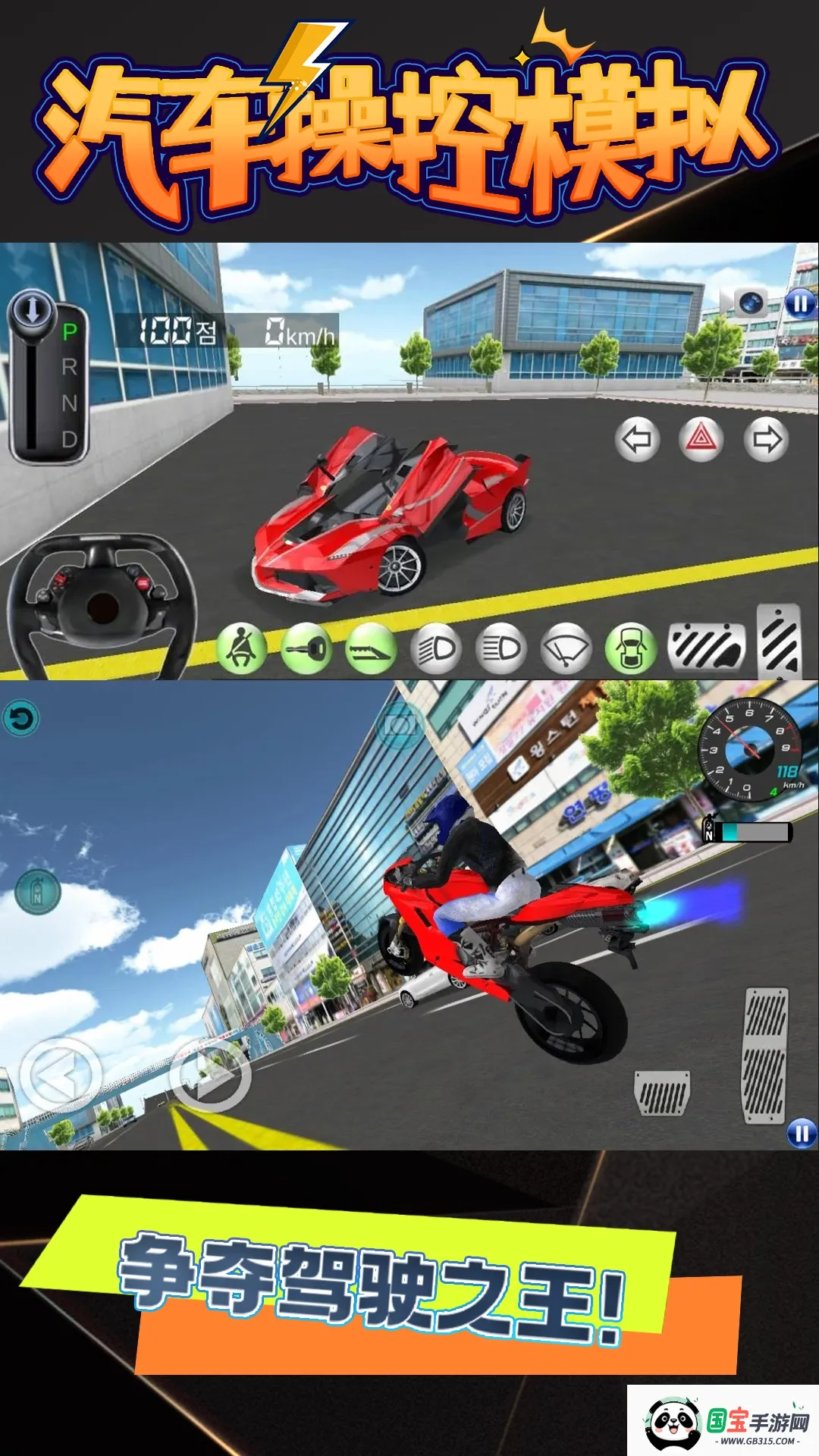This screenshot has width=819, height=1456.
Task: Activate the red hazard triangle light
Action: pyautogui.click(x=701, y=439)
